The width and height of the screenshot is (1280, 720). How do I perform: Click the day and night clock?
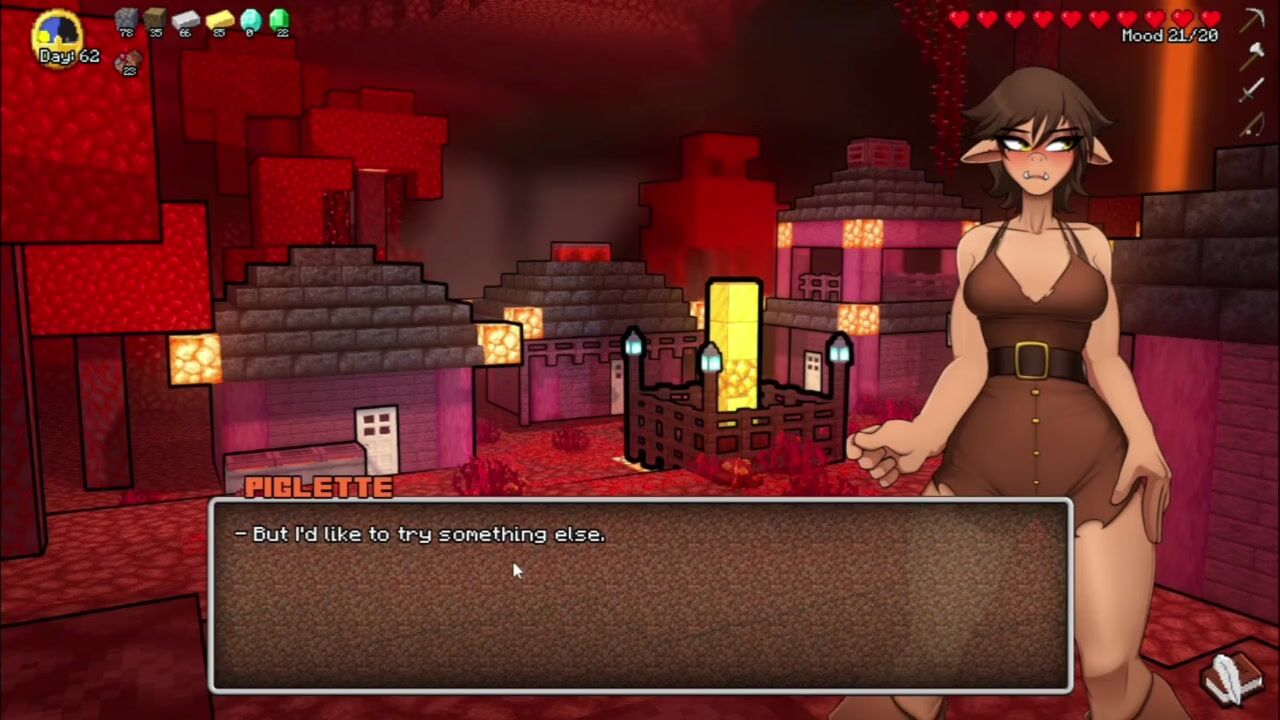pyautogui.click(x=56, y=32)
